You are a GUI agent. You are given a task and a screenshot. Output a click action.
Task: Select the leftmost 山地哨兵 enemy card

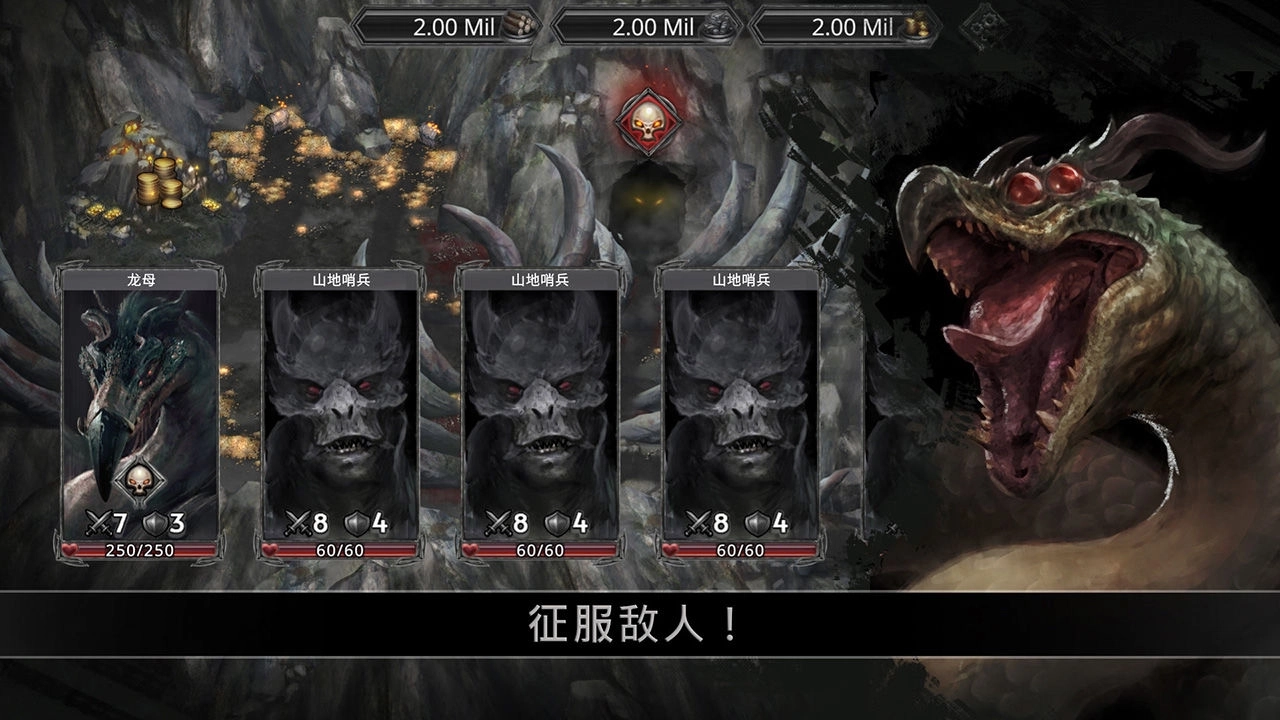[340, 400]
